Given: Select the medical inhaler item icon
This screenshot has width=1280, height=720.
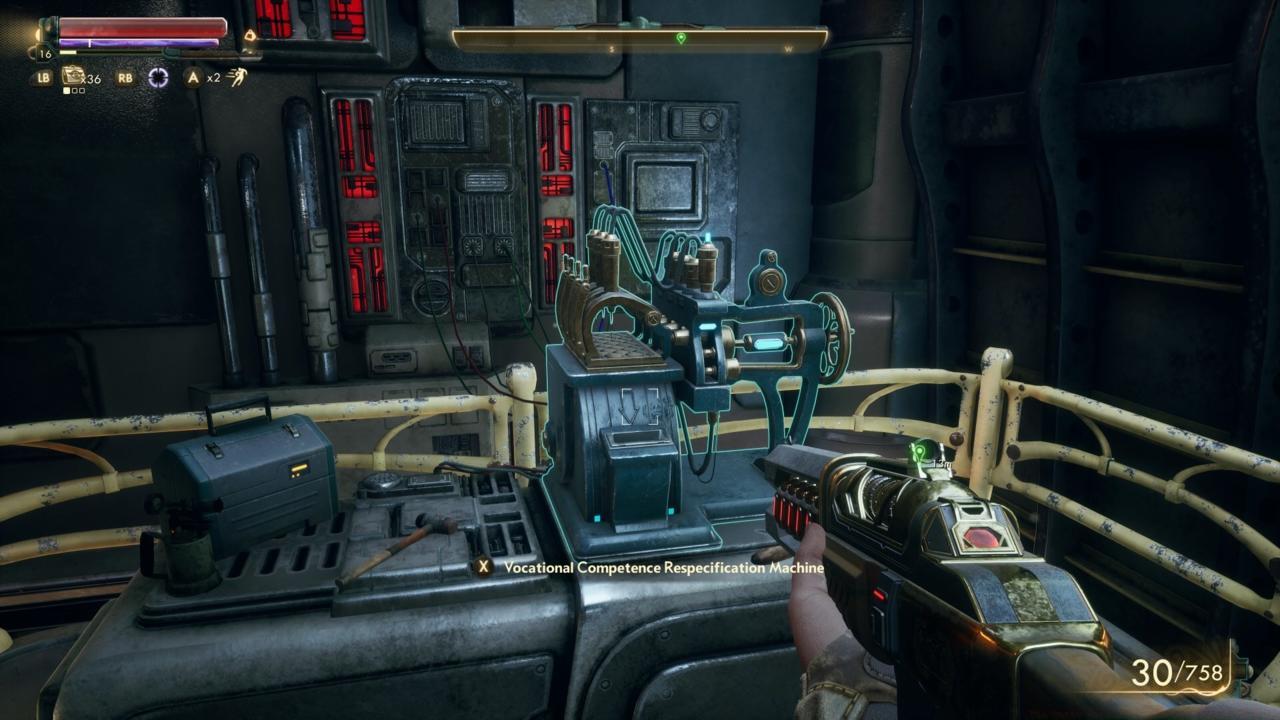Looking at the screenshot, I should (x=73, y=76).
